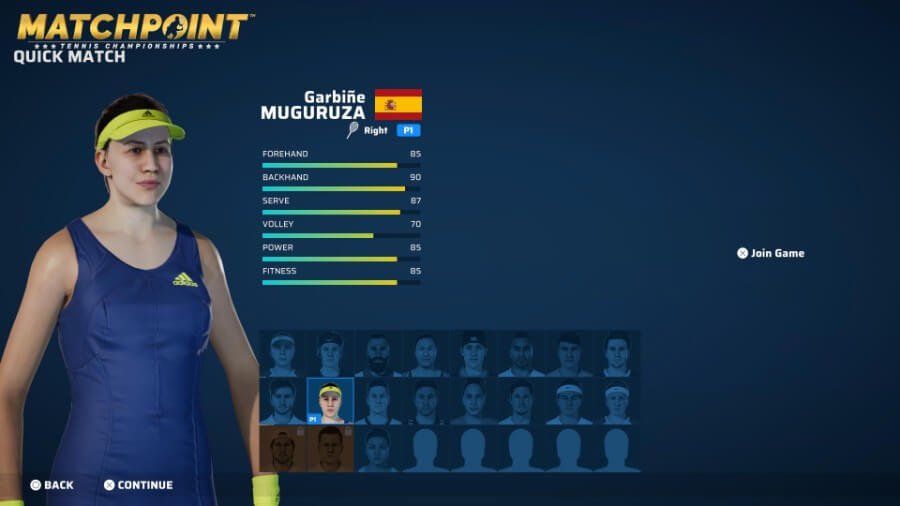Go back from Quick Match screen

tap(52, 485)
